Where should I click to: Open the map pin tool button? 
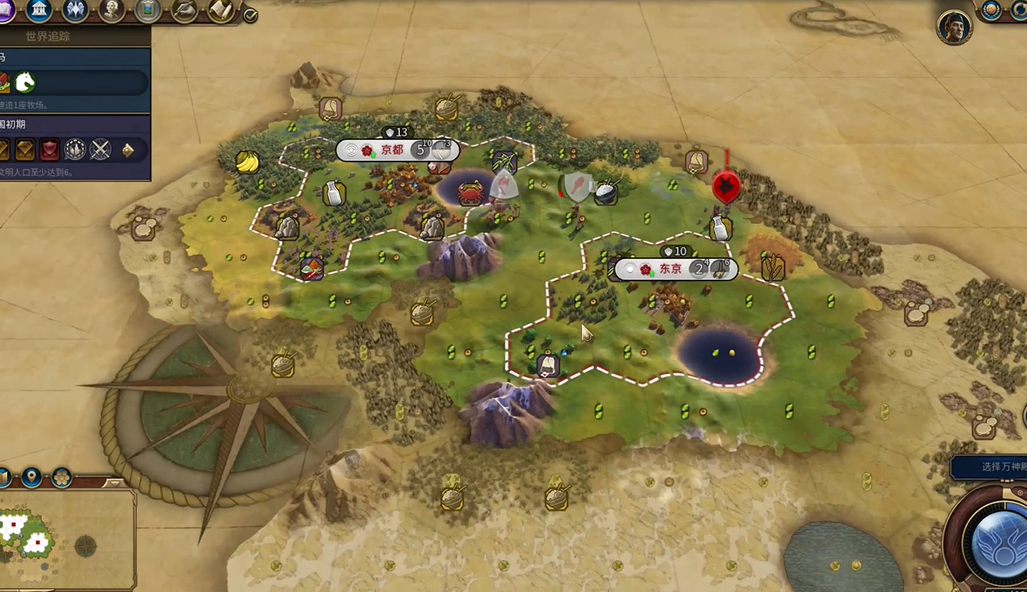tap(31, 477)
